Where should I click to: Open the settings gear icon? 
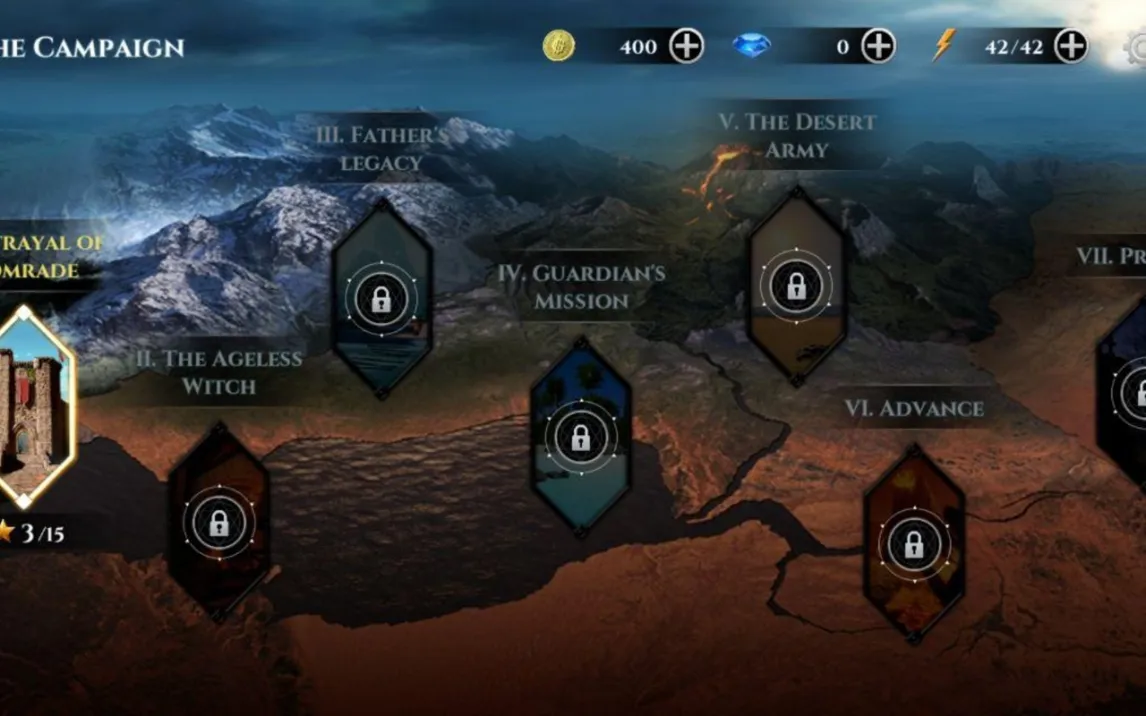coord(1136,48)
